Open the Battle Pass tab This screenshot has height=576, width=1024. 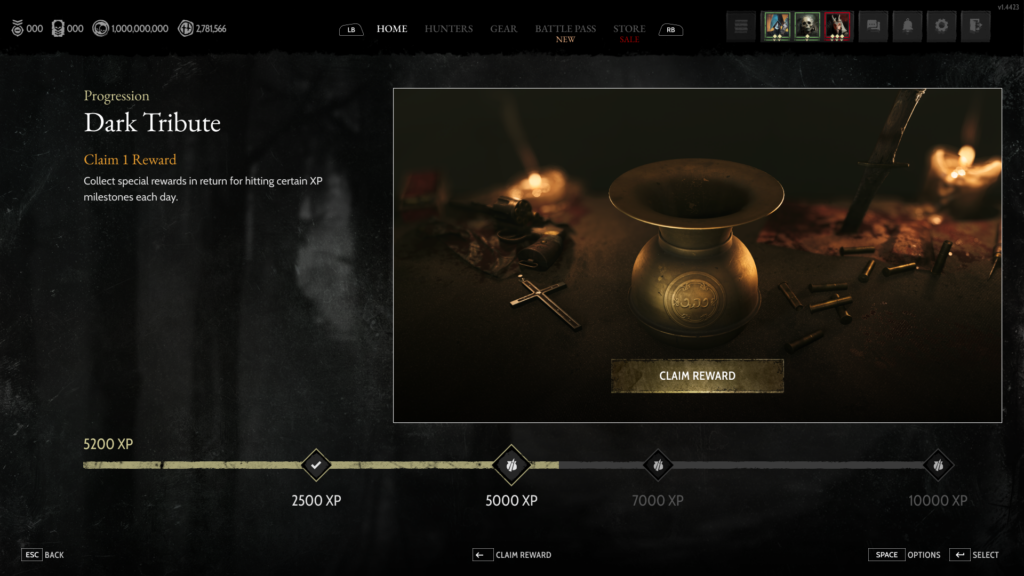click(565, 30)
